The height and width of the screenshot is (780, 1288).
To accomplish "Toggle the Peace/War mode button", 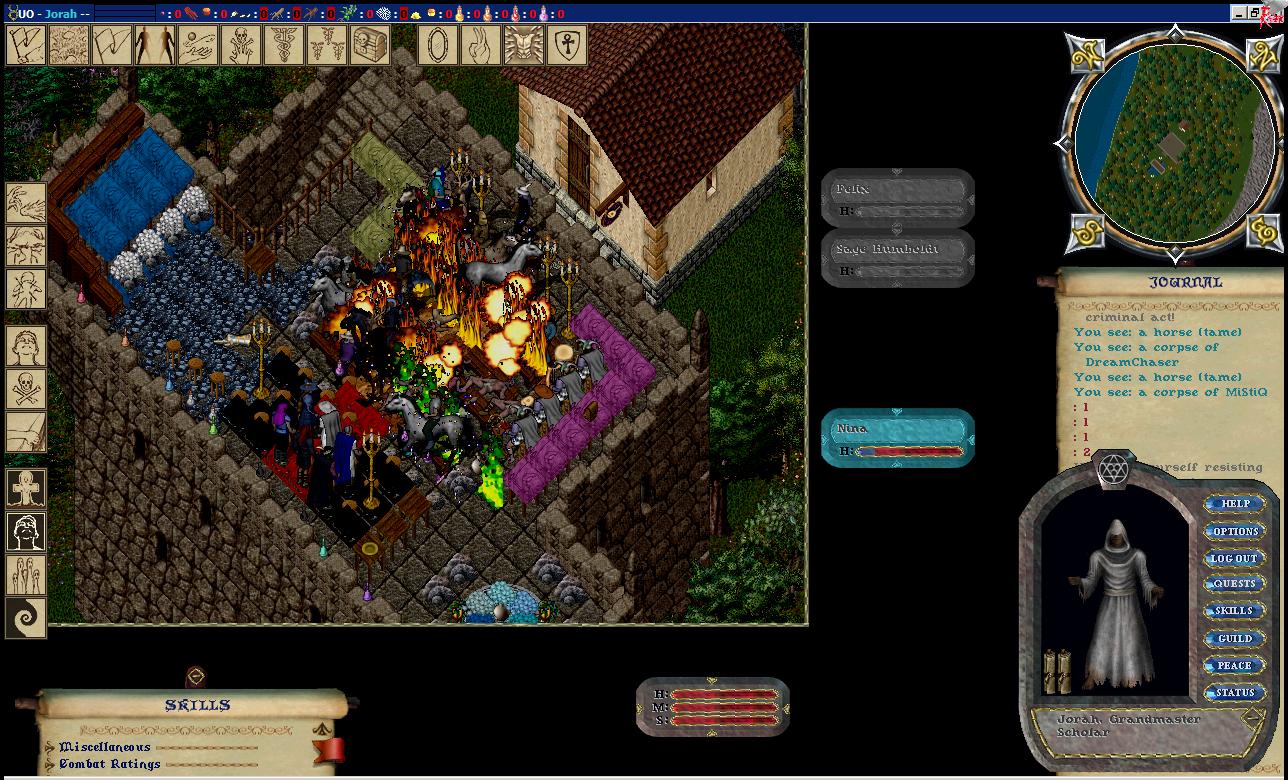I will 1235,665.
